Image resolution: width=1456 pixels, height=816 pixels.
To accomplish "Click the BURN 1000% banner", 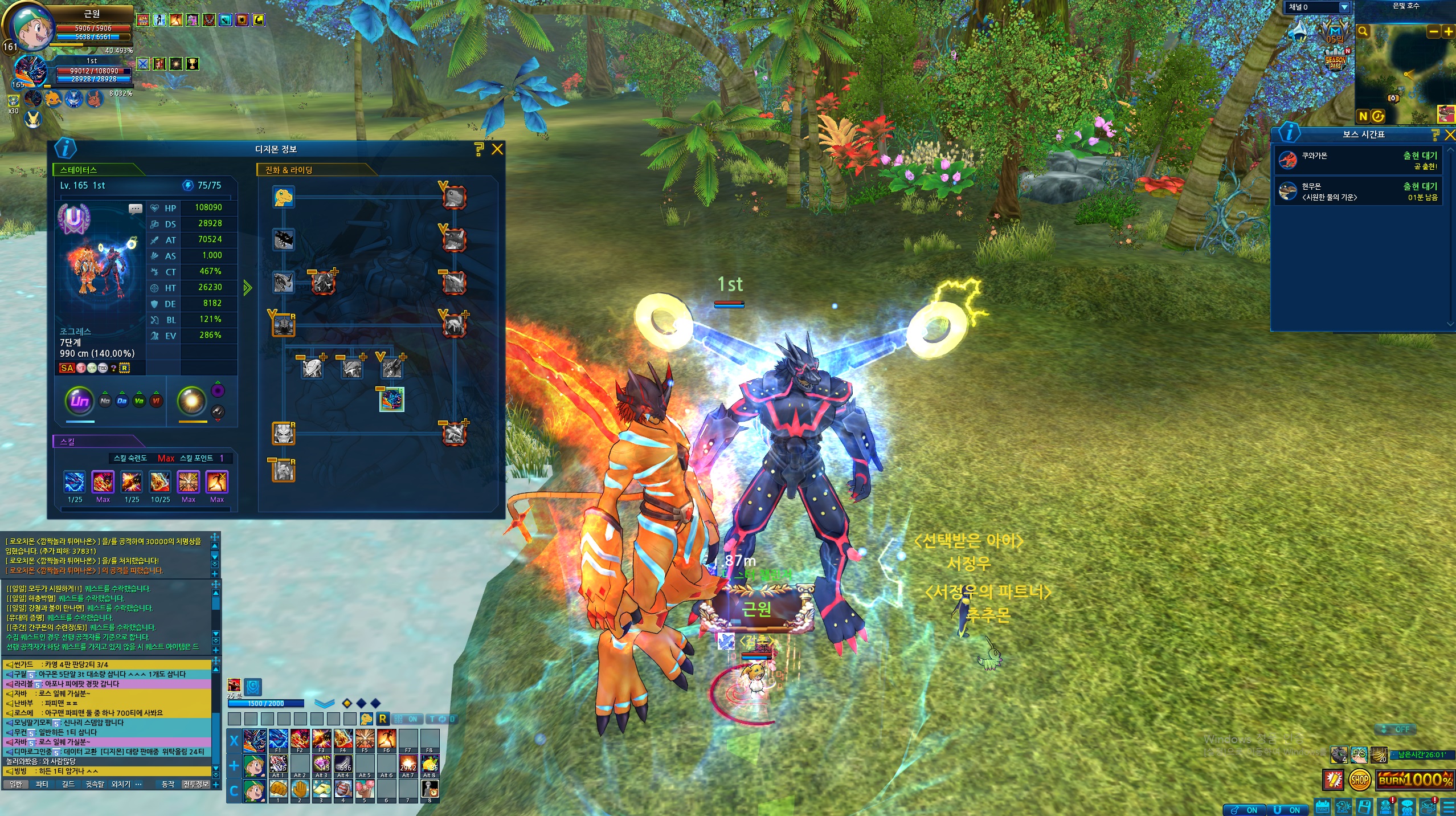I will [1415, 780].
